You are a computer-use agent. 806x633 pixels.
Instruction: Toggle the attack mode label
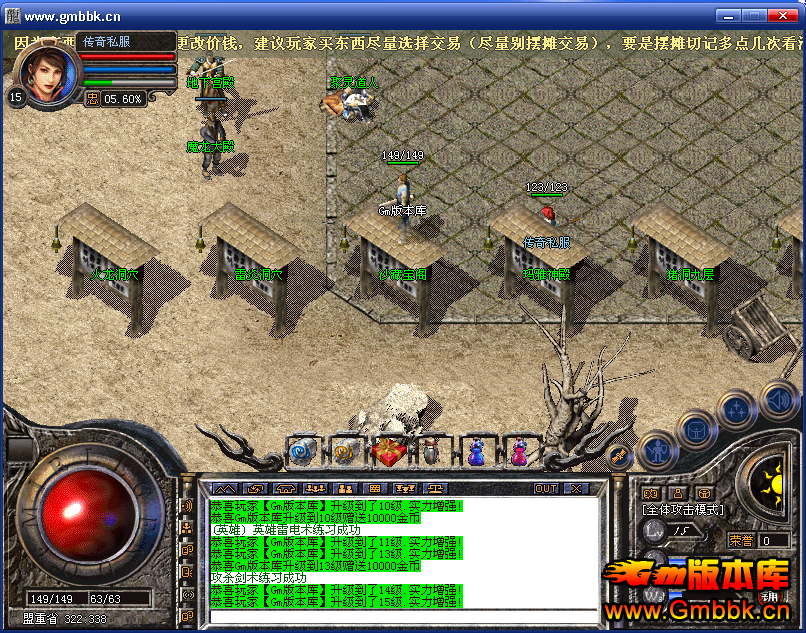point(683,510)
